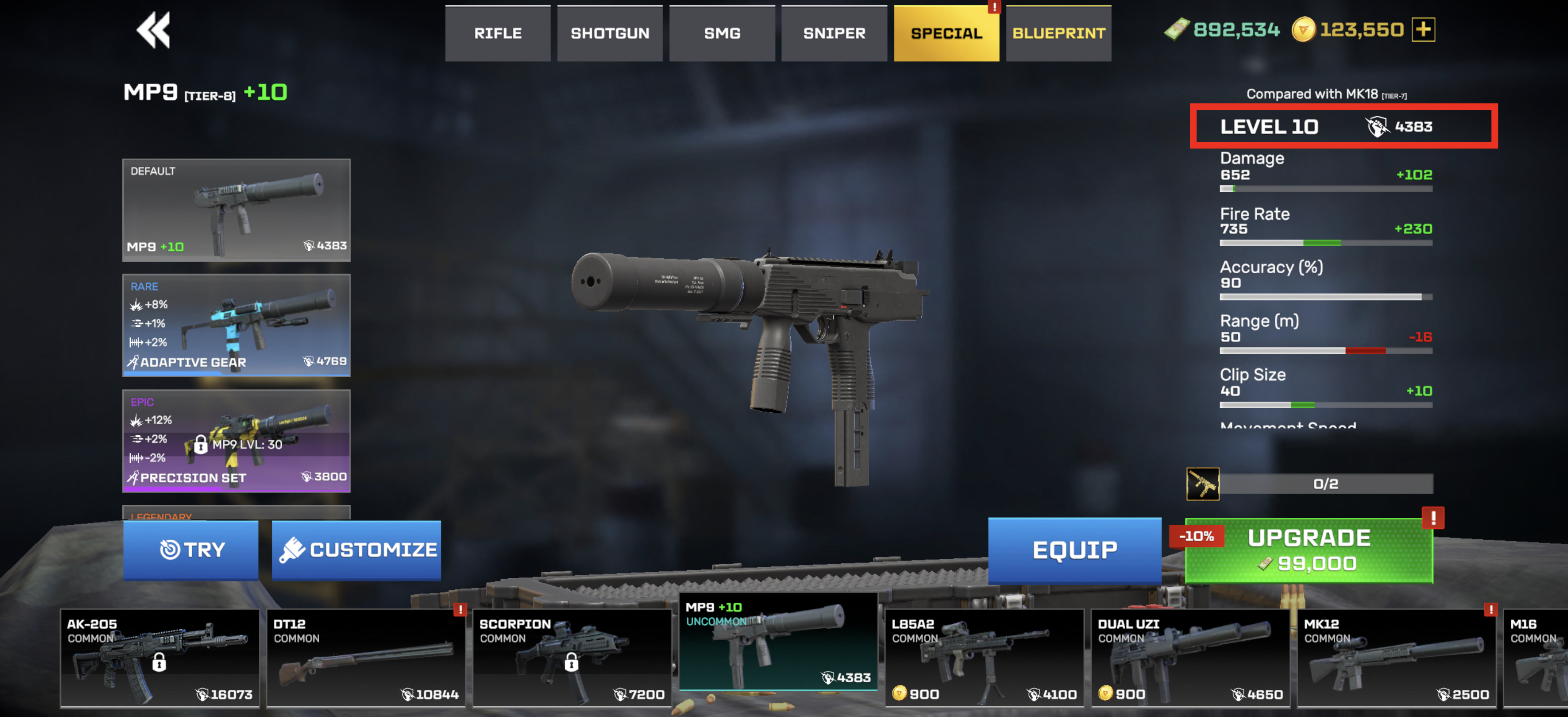Add gold with the plus button
This screenshot has width=1568, height=717.
coord(1423,30)
